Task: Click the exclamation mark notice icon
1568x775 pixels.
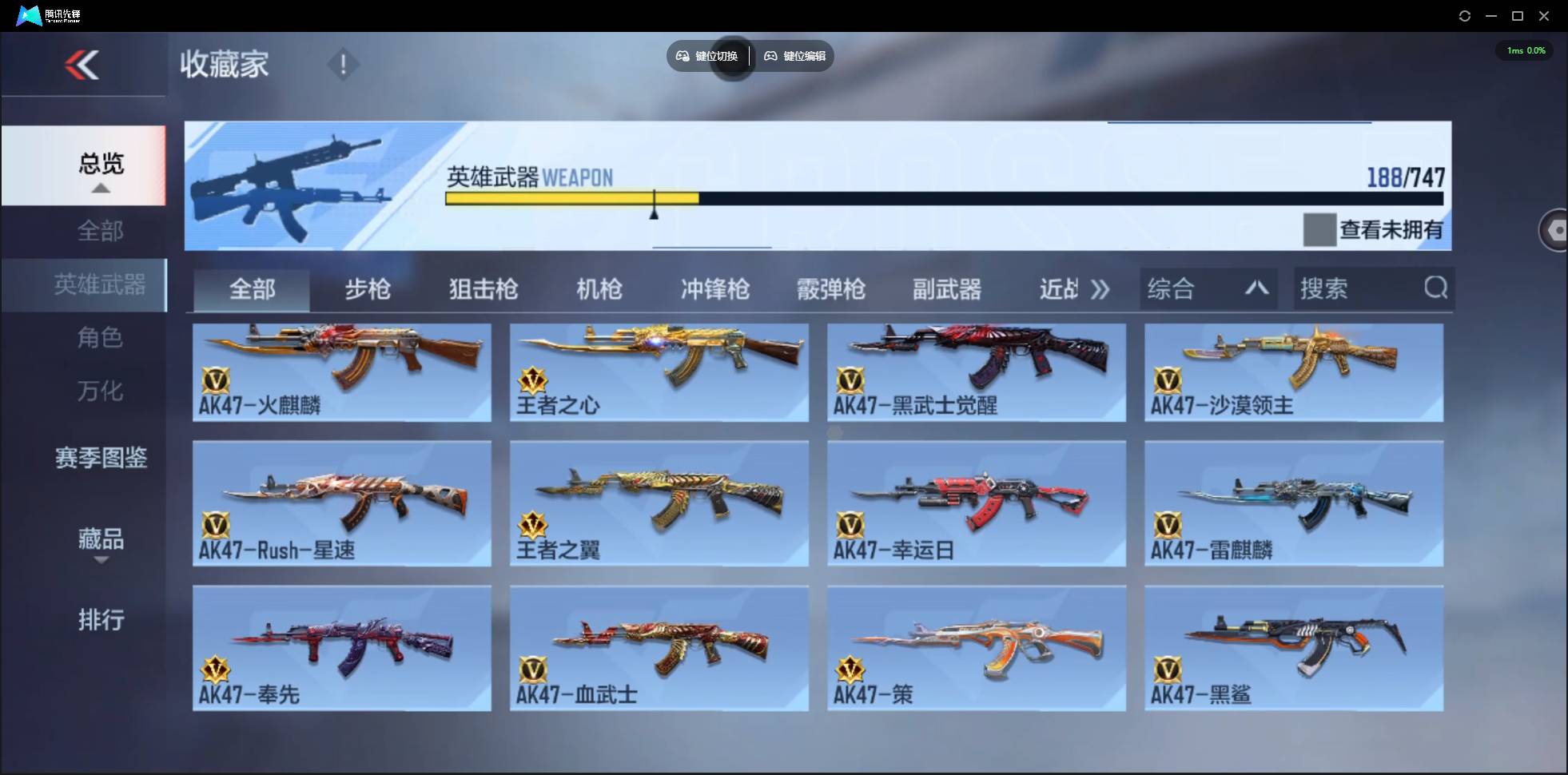Action: (x=344, y=63)
